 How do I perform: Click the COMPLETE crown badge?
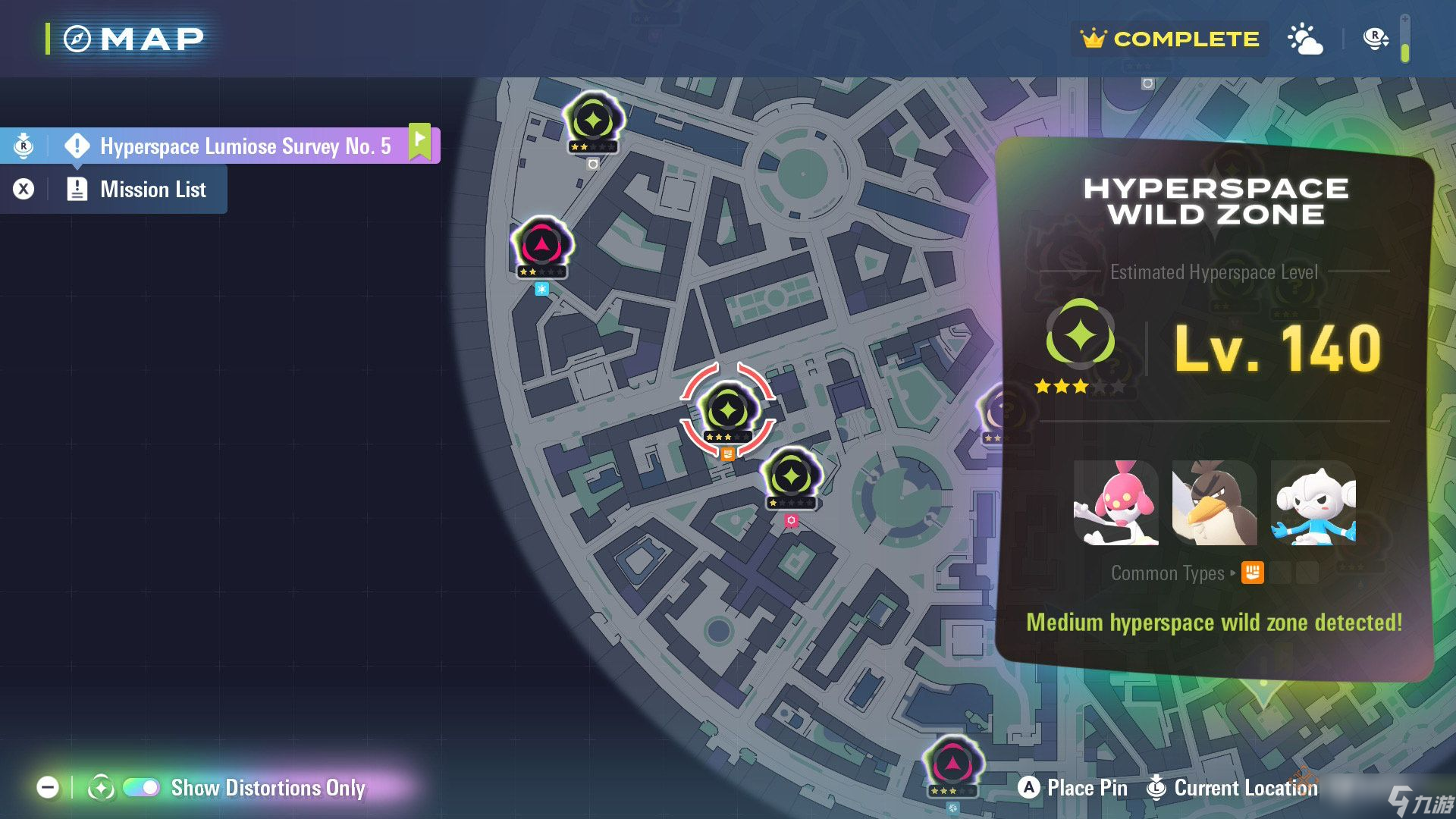coord(1169,39)
